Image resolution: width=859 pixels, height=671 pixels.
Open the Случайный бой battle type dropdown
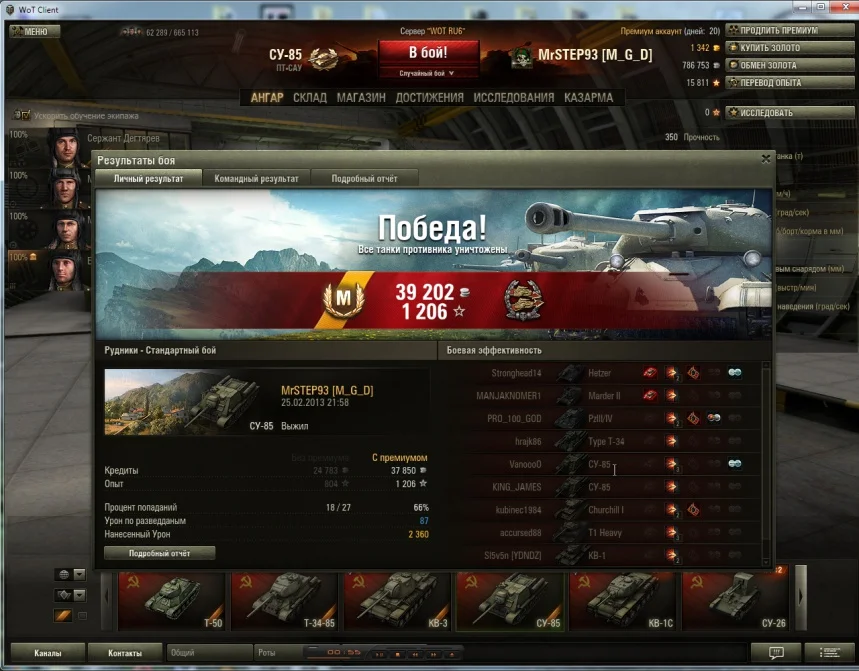(x=428, y=74)
